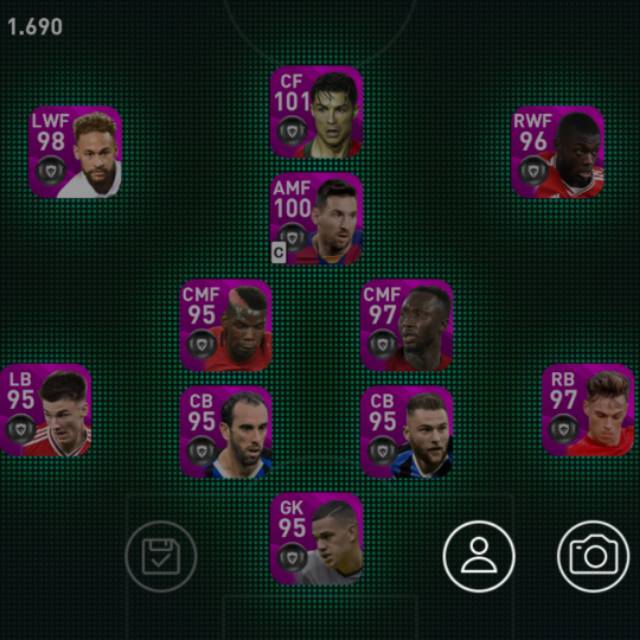This screenshot has height=640, width=640.
Task: Pick the bearded CB 95 card beside RB
Action: click(406, 432)
